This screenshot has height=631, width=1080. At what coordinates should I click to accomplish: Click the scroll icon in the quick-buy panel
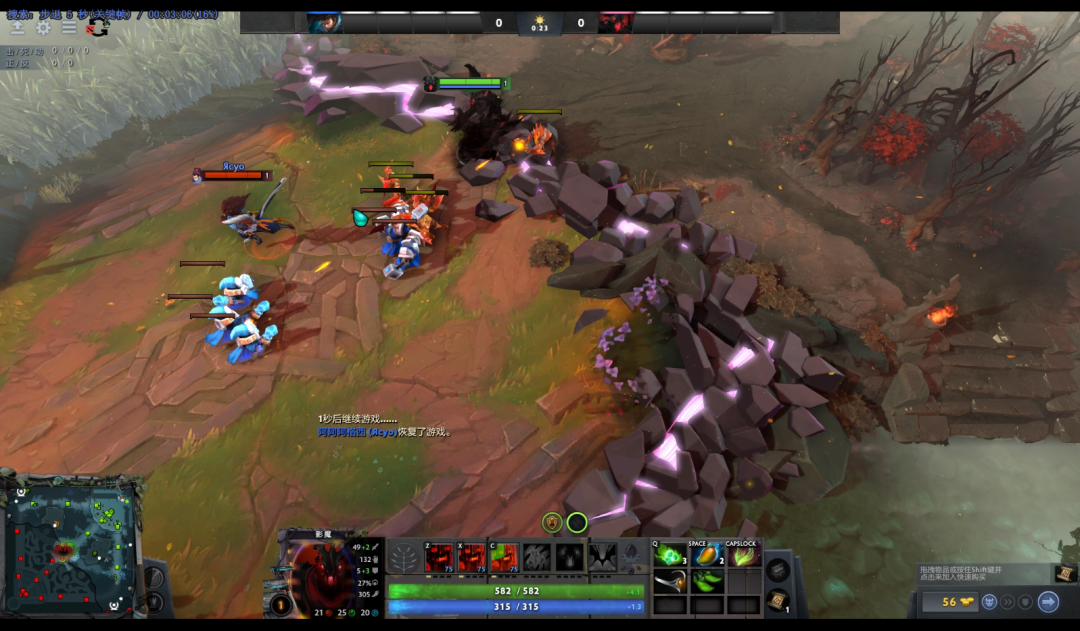[1066, 573]
